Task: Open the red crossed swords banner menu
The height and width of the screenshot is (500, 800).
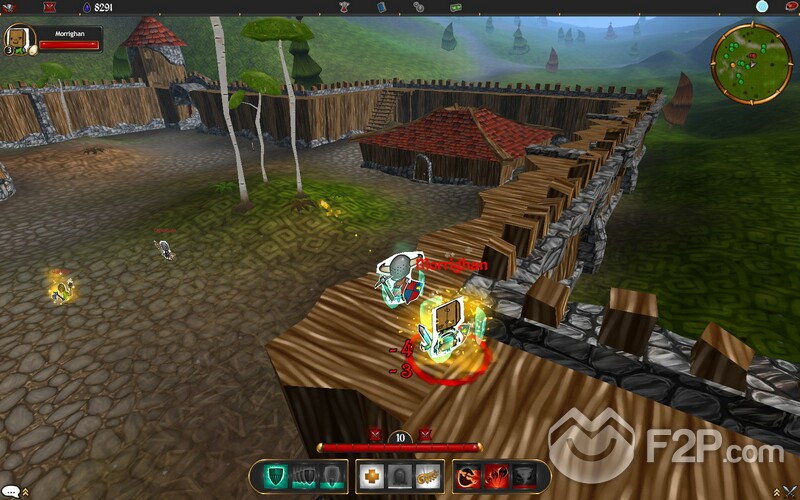Action: click(x=49, y=7)
